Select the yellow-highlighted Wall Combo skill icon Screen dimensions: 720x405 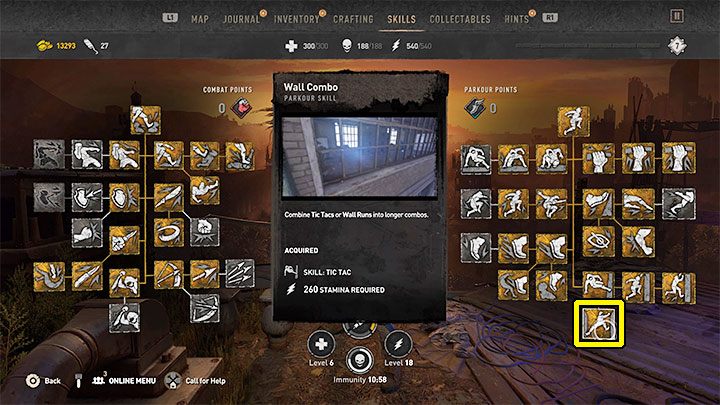[x=602, y=323]
